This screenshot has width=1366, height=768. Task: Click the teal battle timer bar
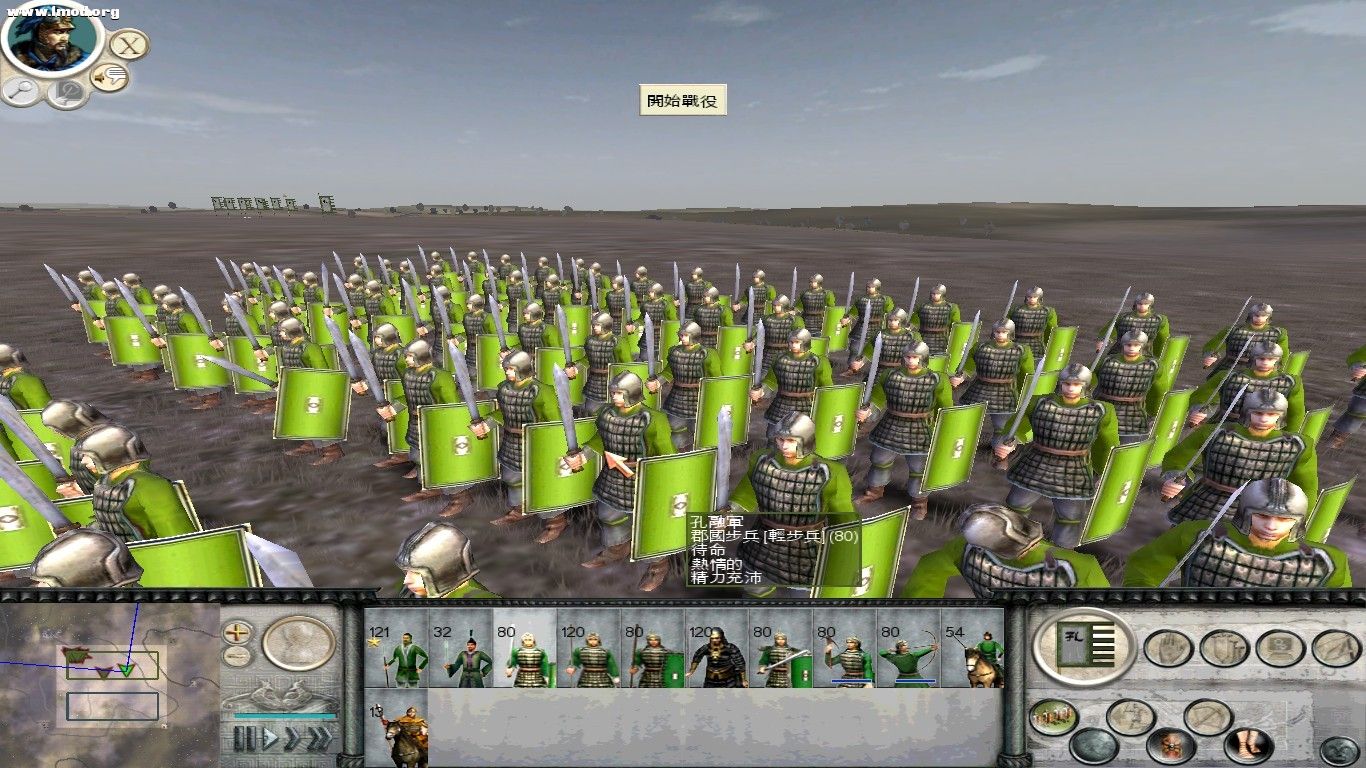click(x=283, y=716)
